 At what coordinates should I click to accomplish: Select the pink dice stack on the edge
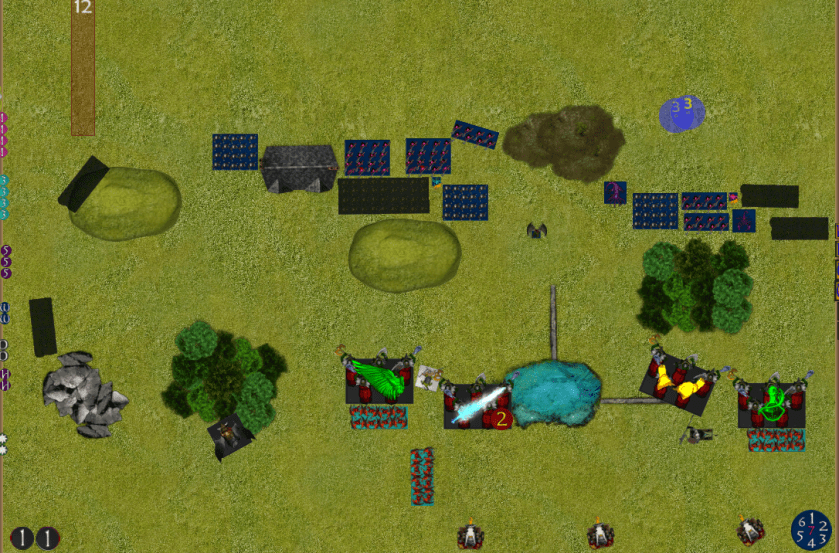[4, 134]
